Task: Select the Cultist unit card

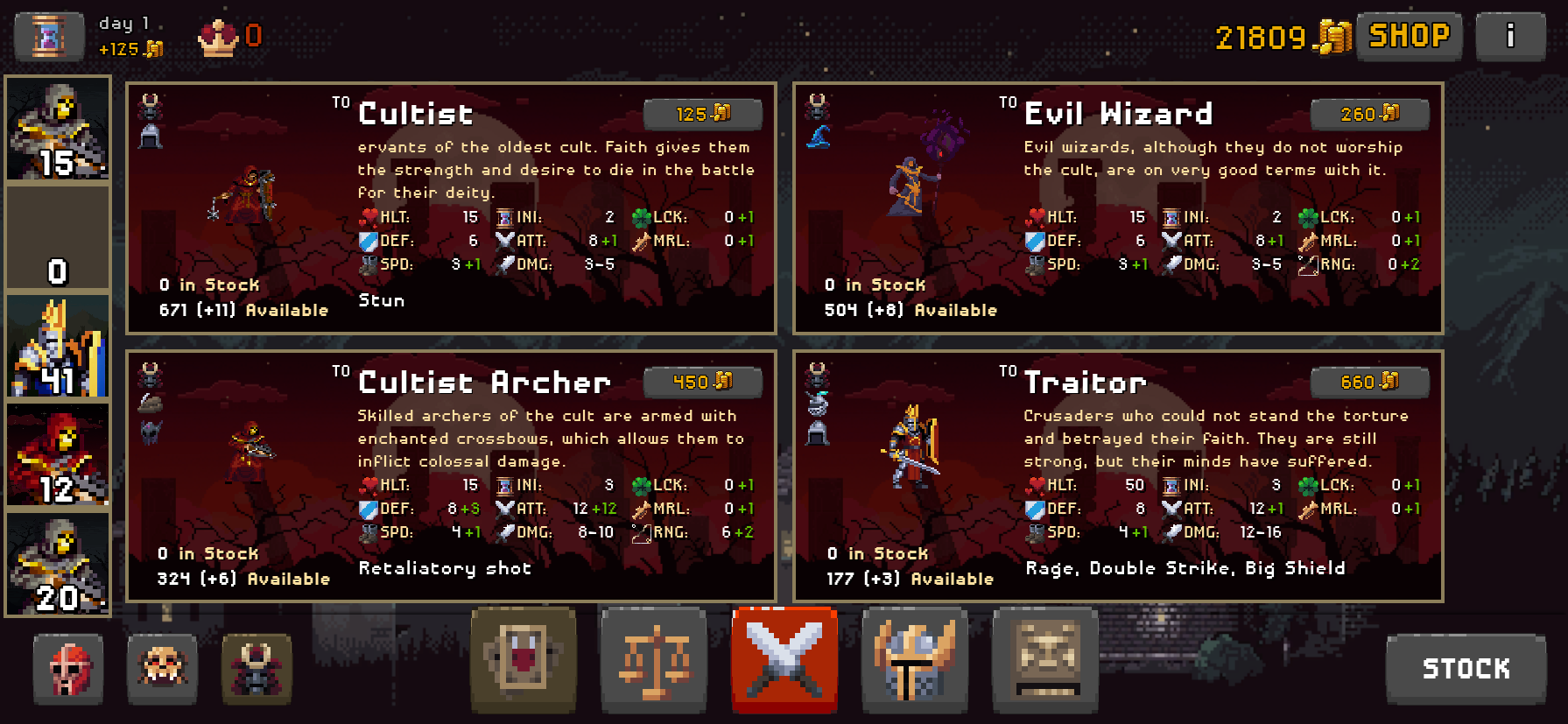Action: [451, 208]
